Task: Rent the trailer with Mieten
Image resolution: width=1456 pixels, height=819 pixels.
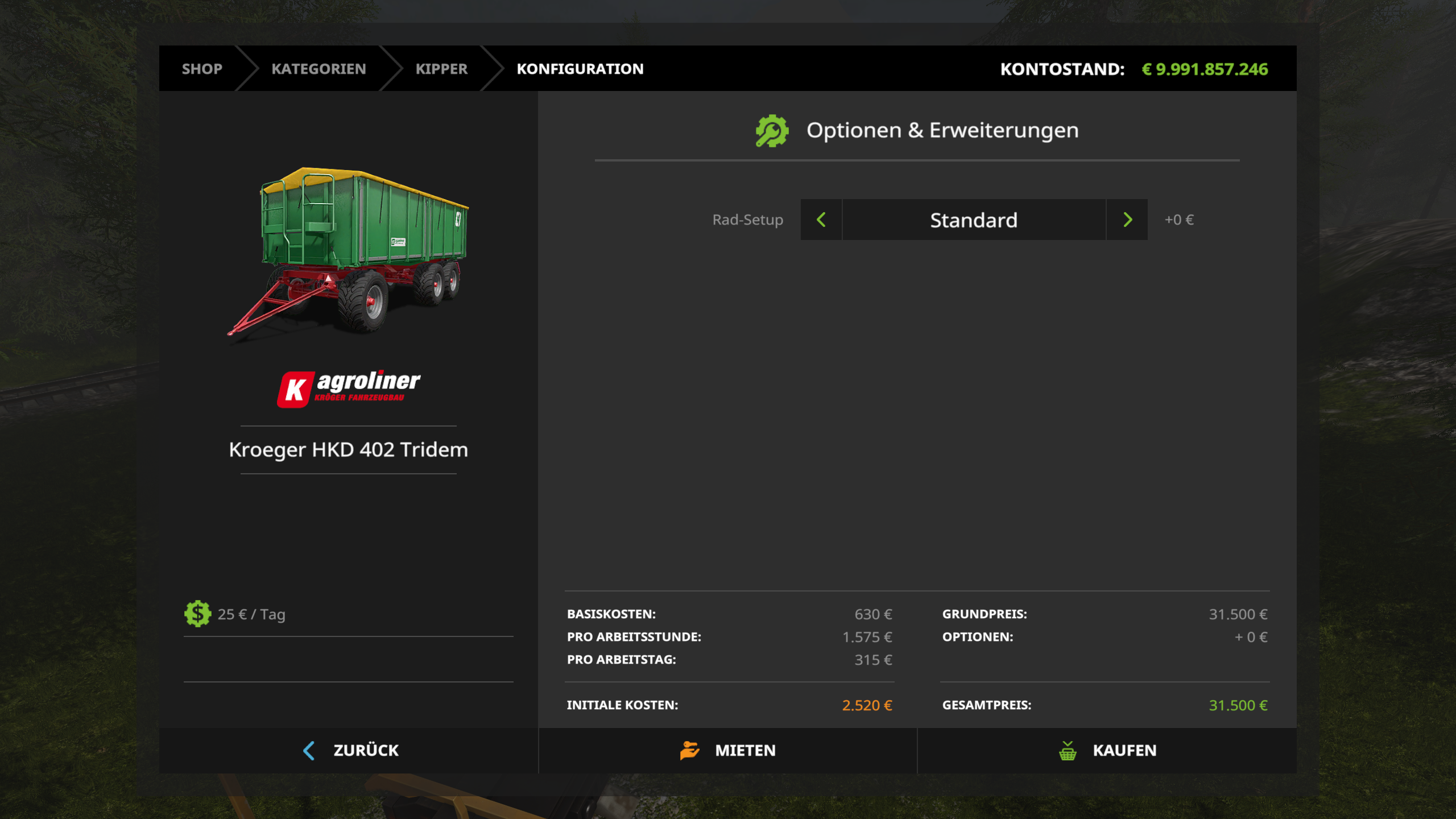Action: [728, 750]
